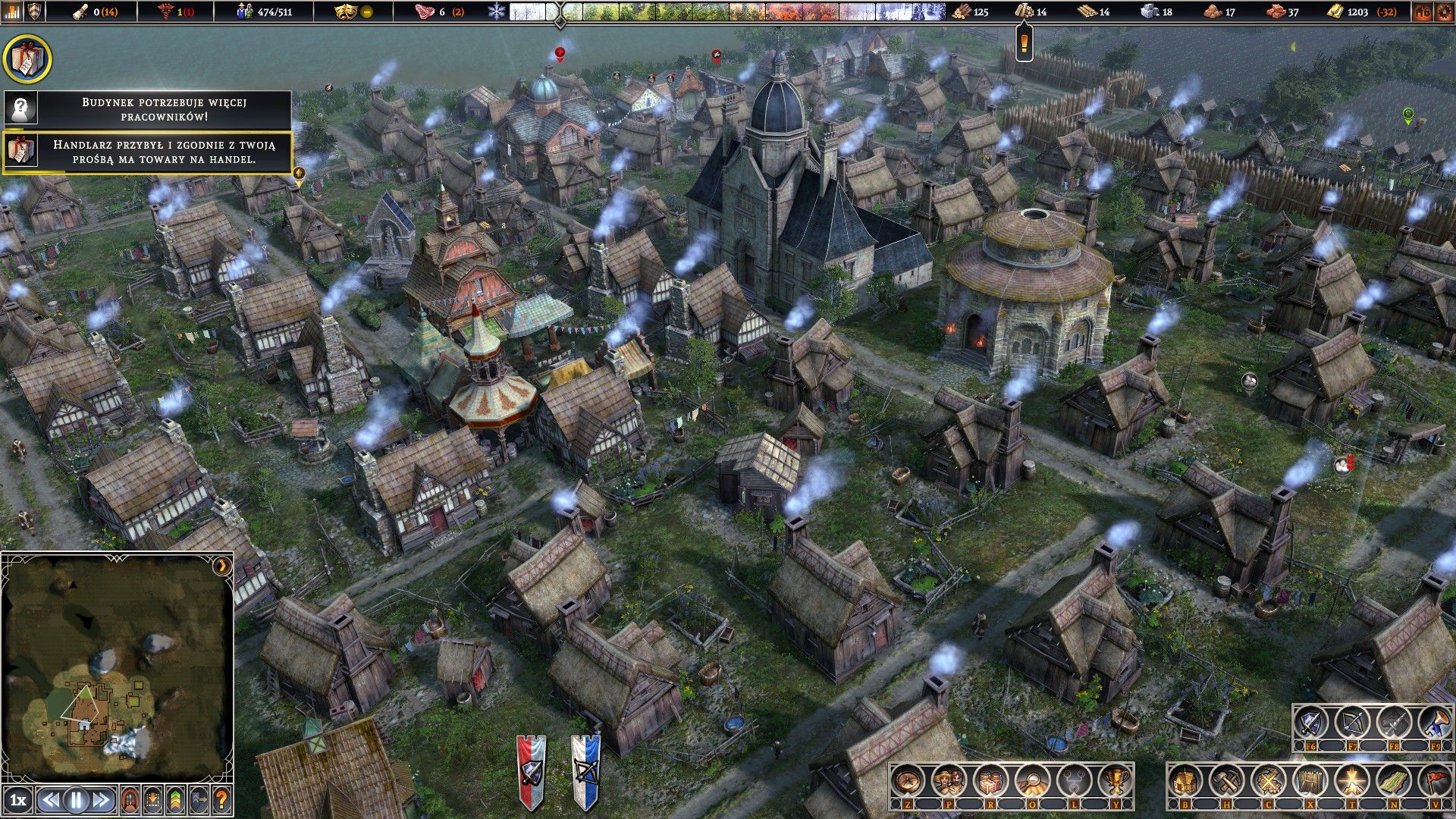Select the sword and shield military group
Viewport: 1456px width, 819px height.
pyautogui.click(x=1310, y=724)
